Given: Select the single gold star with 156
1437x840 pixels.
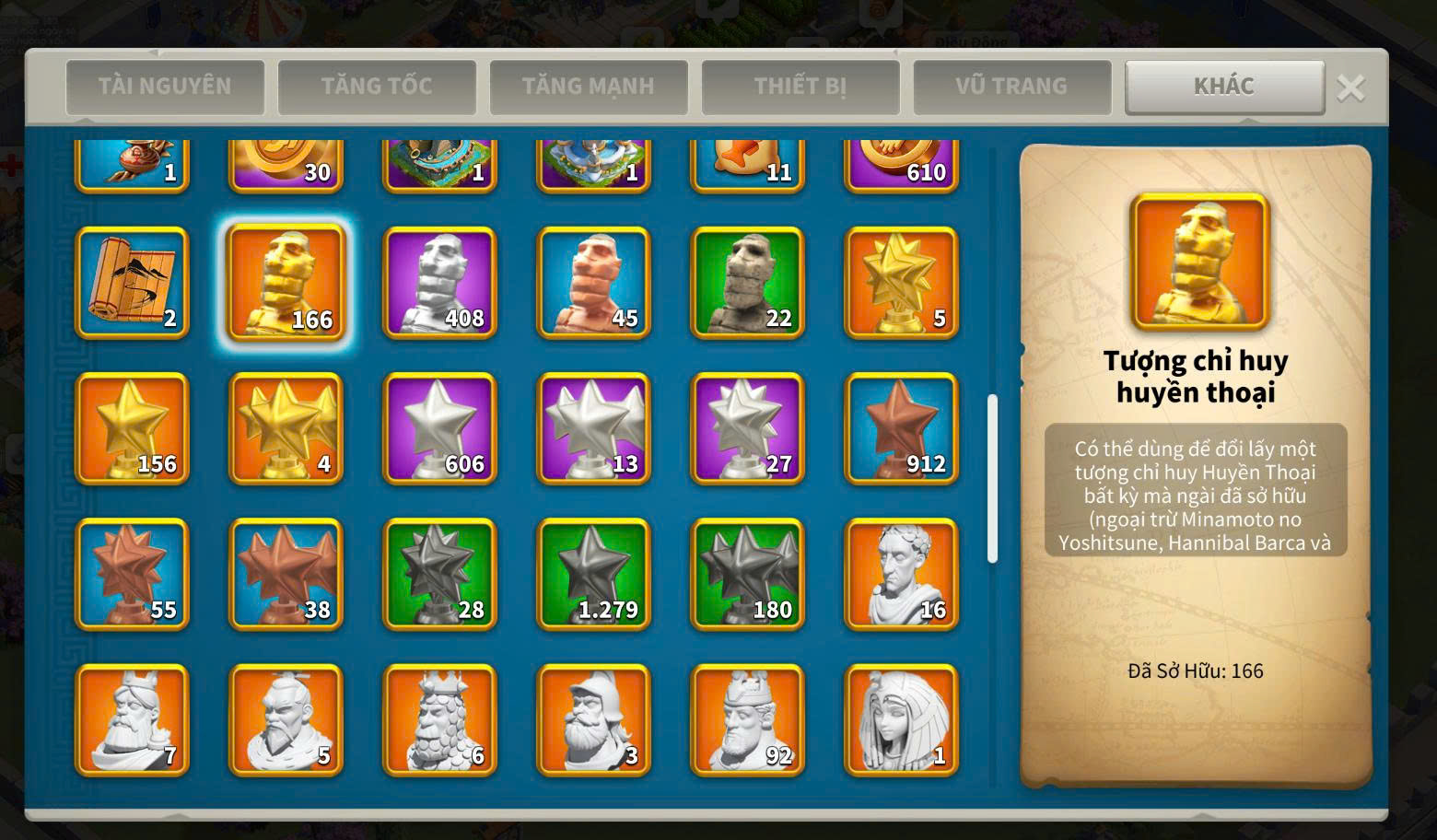Looking at the screenshot, I should (x=132, y=428).
